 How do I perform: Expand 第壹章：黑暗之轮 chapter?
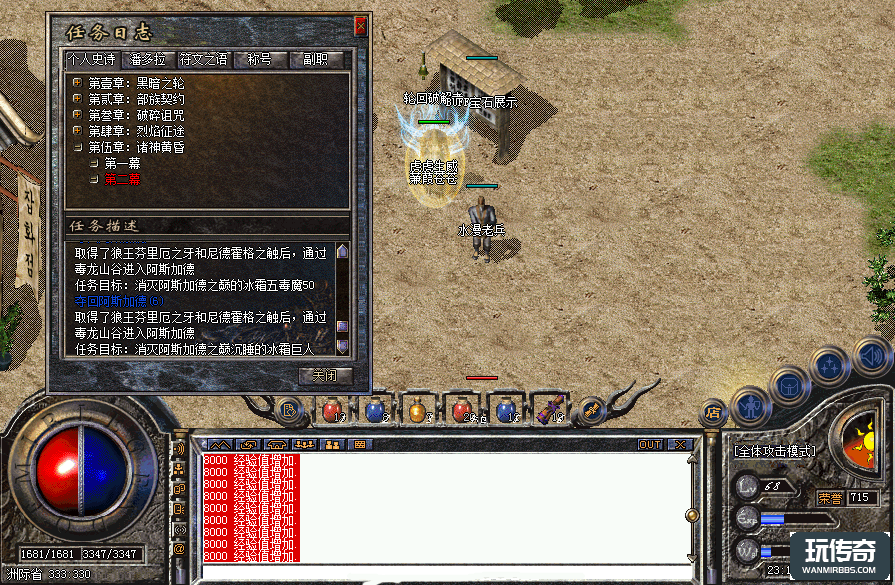77,83
